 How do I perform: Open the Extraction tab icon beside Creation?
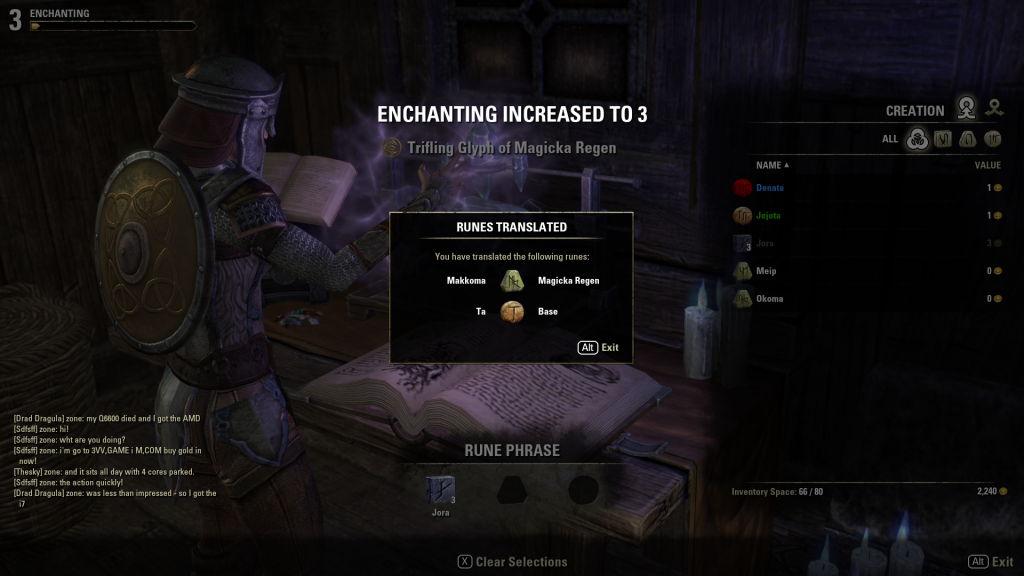tap(994, 108)
